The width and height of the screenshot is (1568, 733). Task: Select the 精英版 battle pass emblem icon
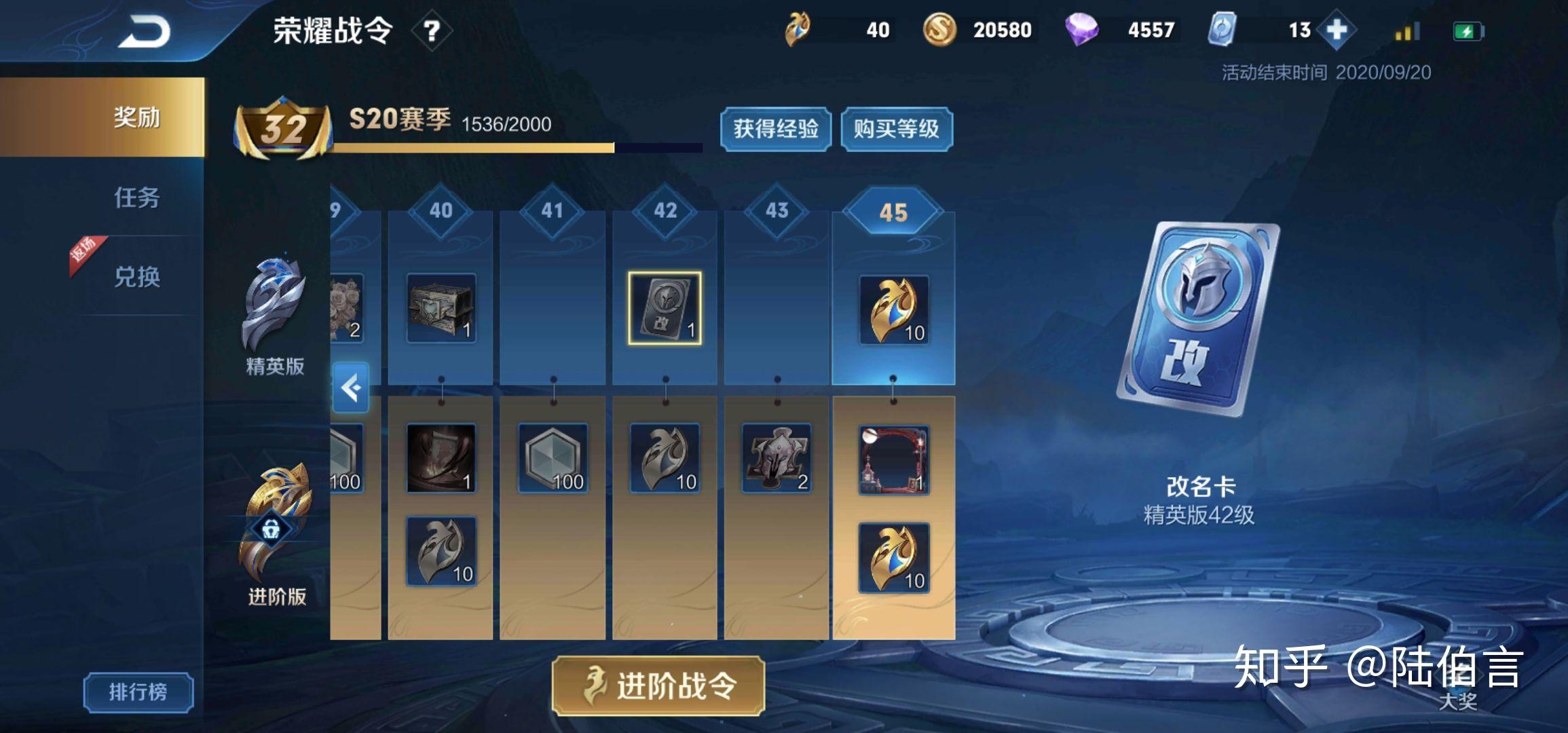click(274, 302)
